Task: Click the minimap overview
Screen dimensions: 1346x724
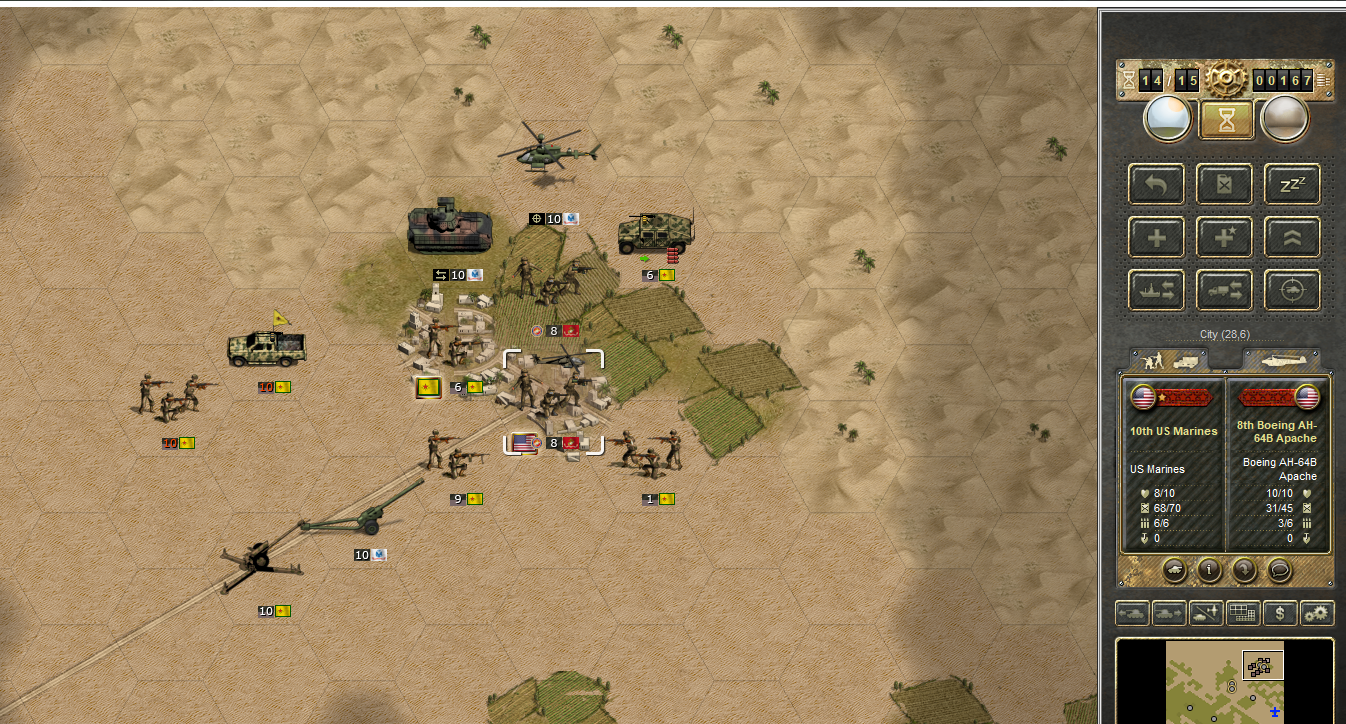Action: [x=1224, y=682]
